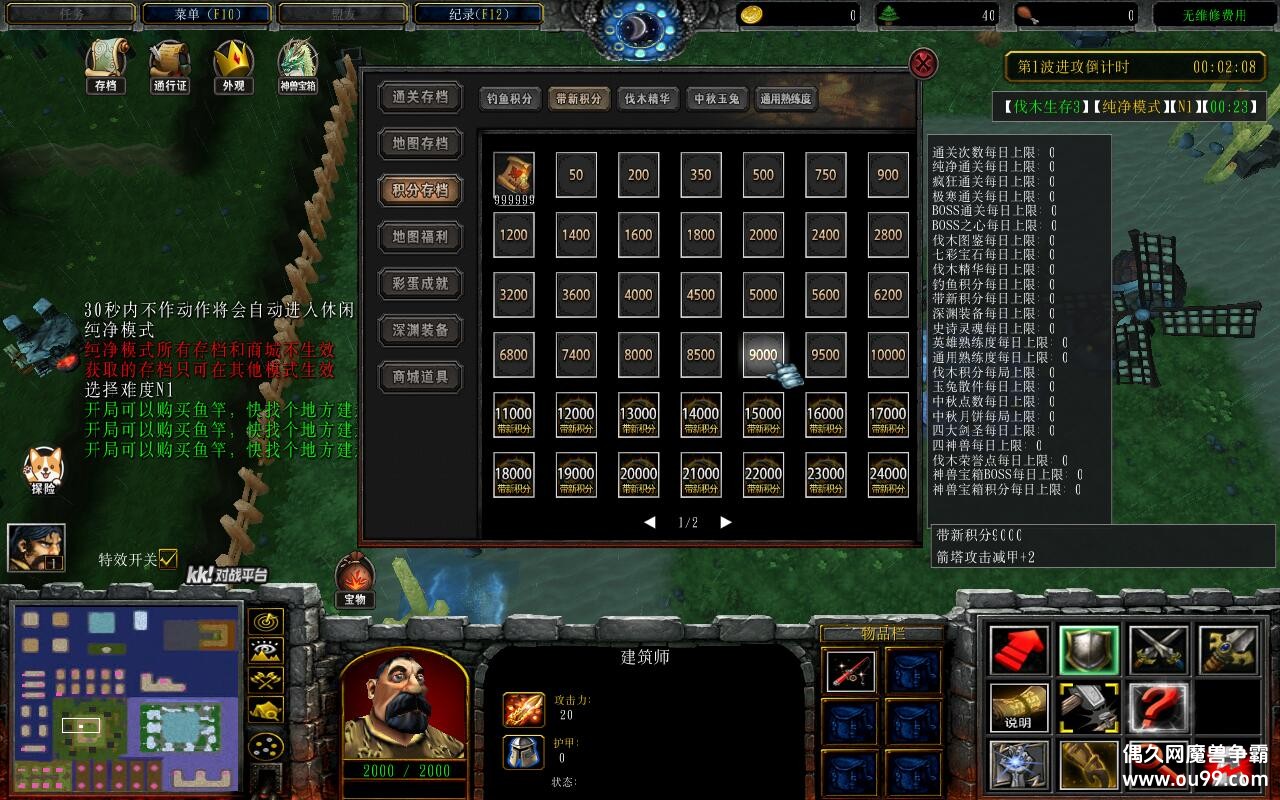Switch to the 钓鱼积分 tab
Screen dimensions: 1280x800
[x=510, y=99]
